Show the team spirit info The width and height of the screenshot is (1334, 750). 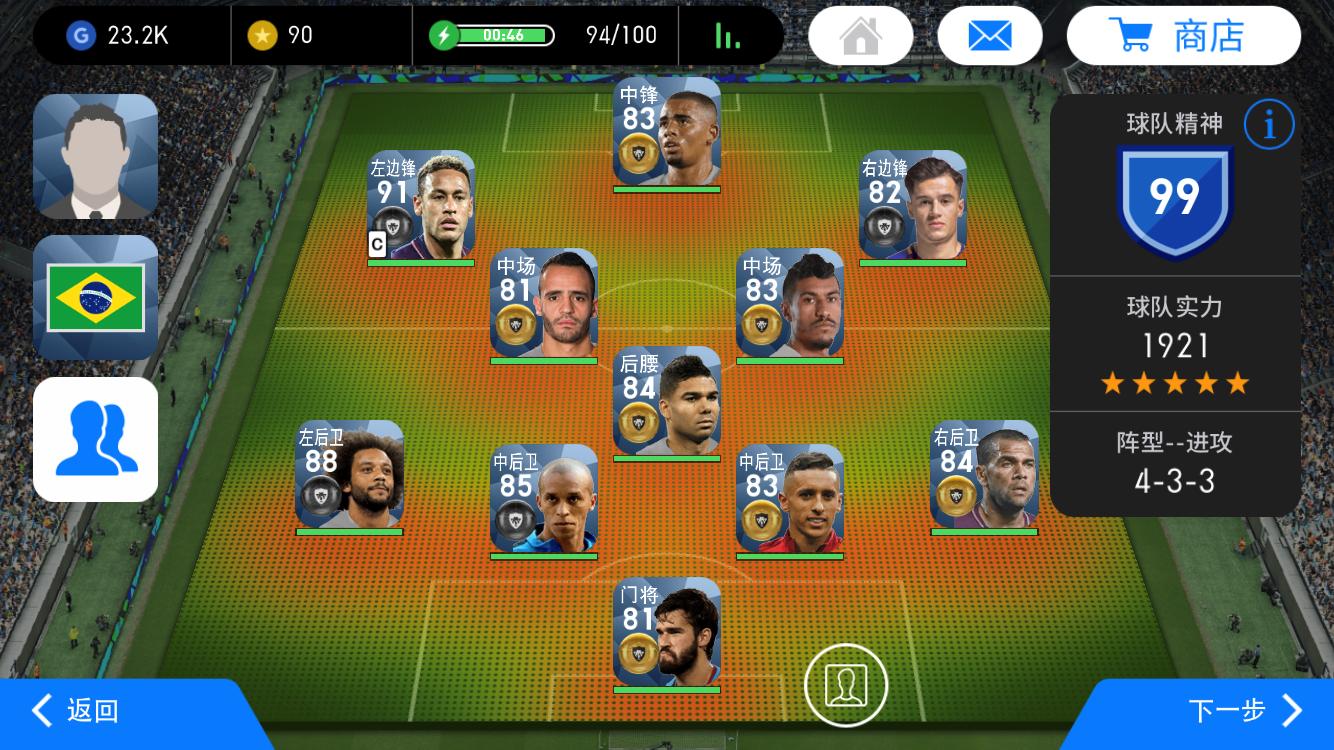1269,125
